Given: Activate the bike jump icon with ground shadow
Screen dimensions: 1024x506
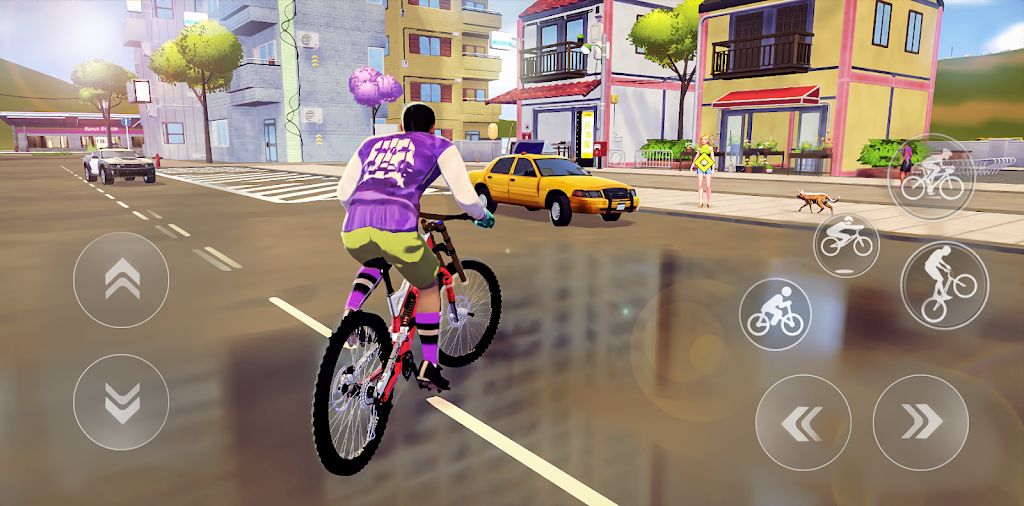Looking at the screenshot, I should coord(846,243).
